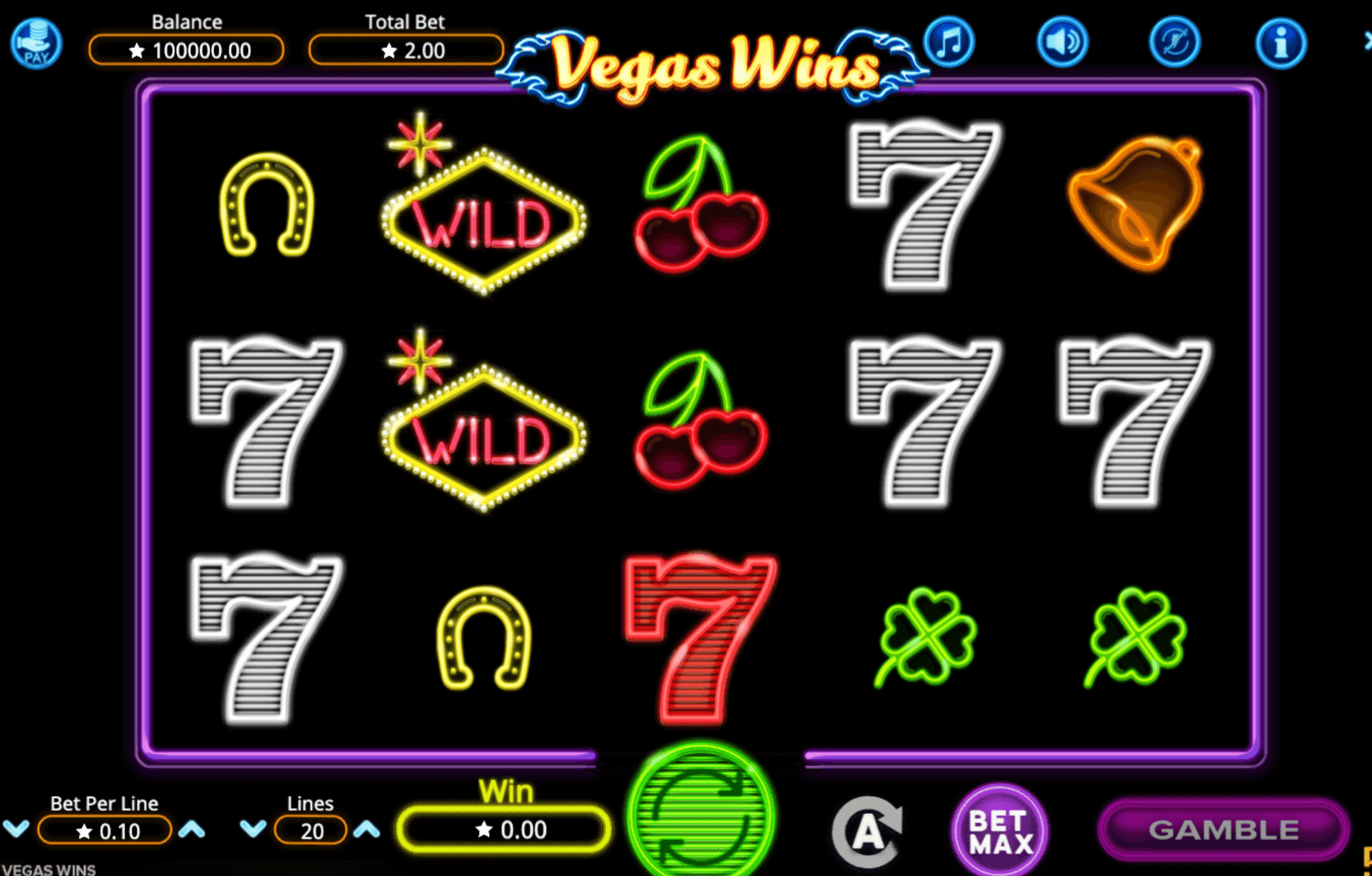Open the game information screen

[1281, 42]
